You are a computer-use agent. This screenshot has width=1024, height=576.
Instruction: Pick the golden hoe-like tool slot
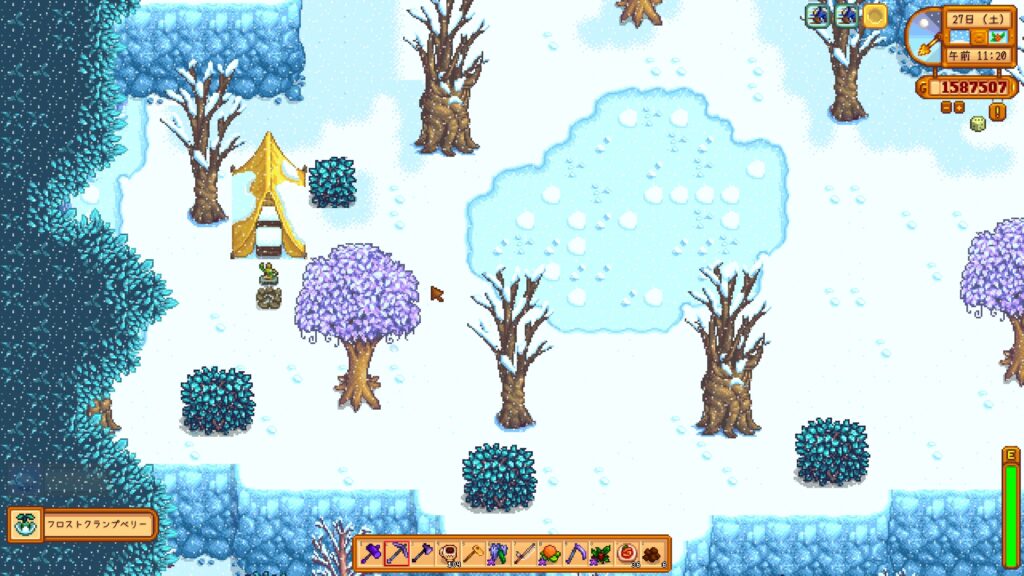coord(473,552)
